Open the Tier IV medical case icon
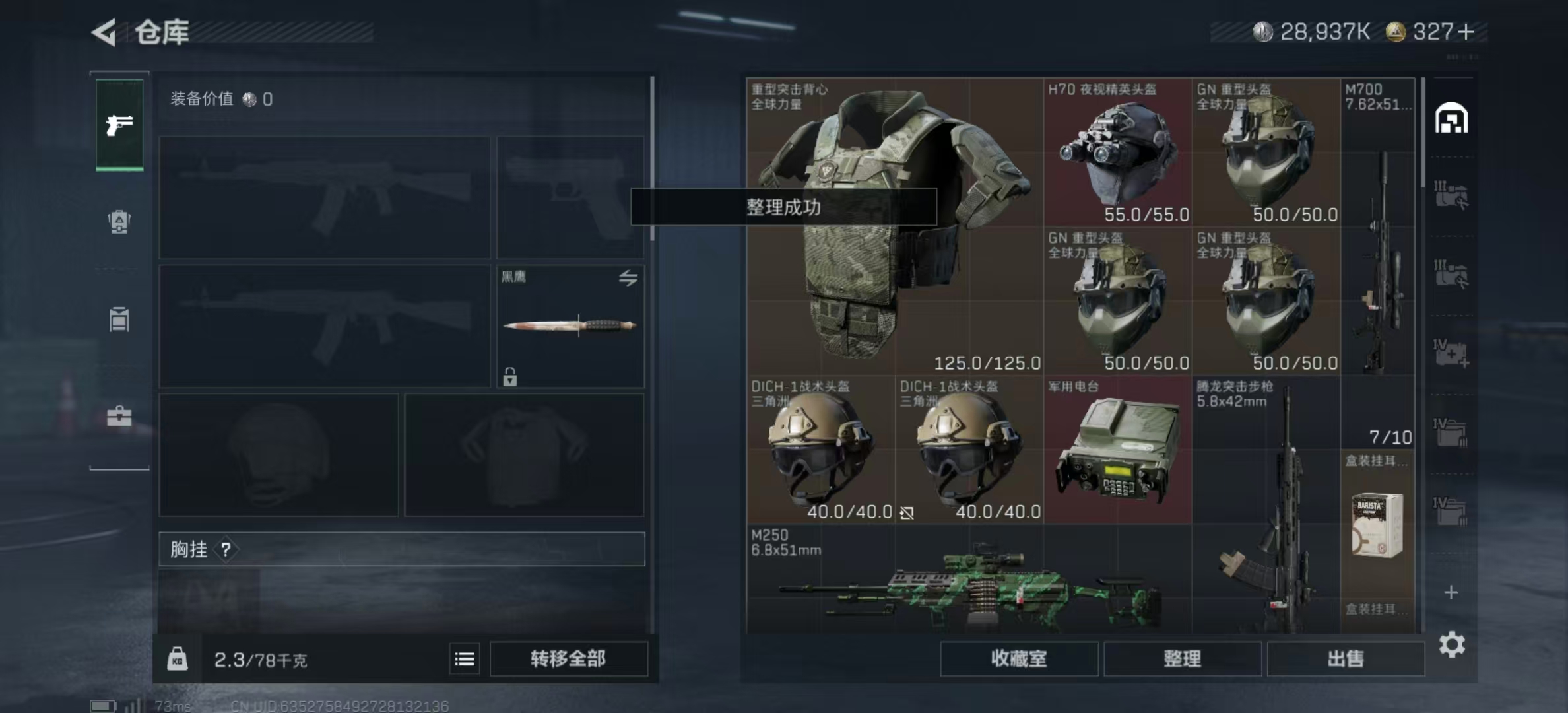 tap(1452, 353)
